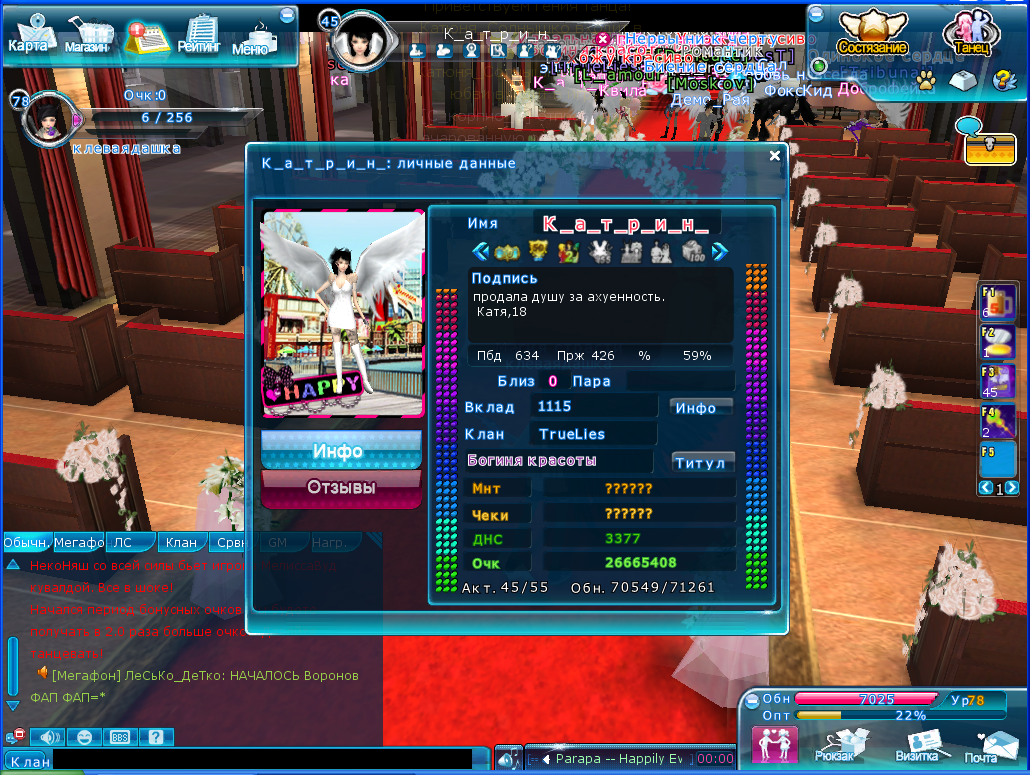Open the Почта mailbox
The width and height of the screenshot is (1030, 775).
[x=987, y=746]
